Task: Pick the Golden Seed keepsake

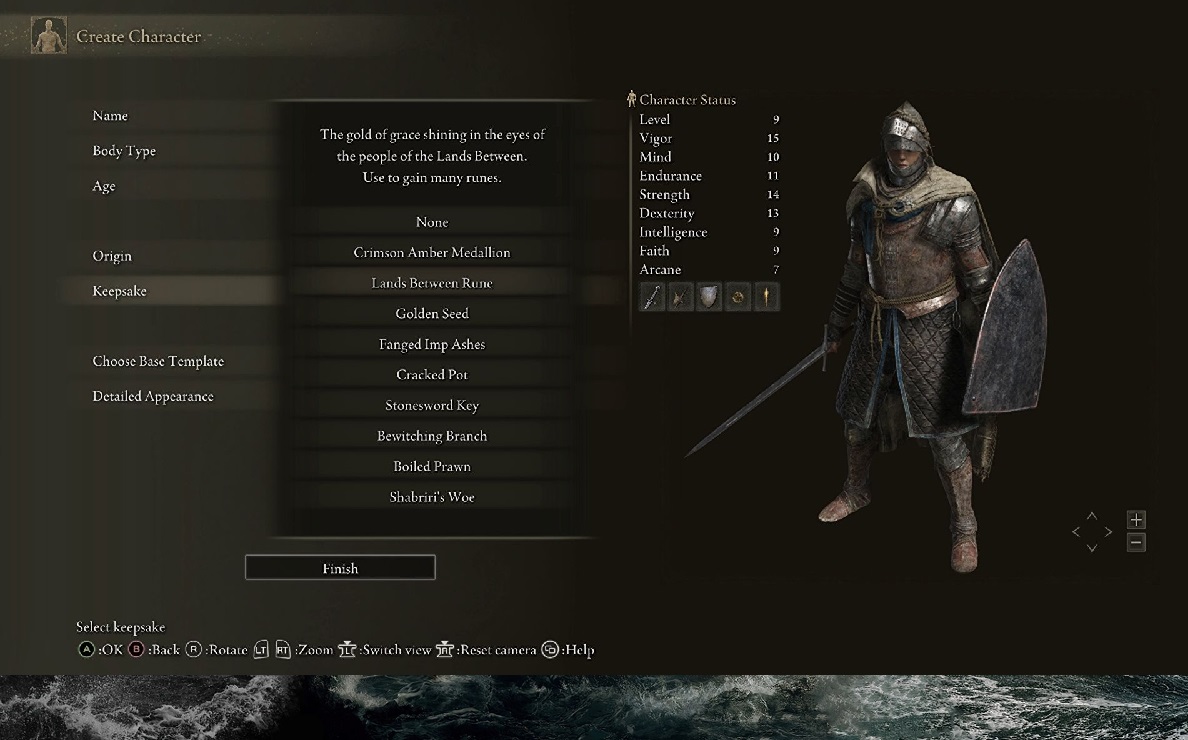Action: click(x=432, y=314)
